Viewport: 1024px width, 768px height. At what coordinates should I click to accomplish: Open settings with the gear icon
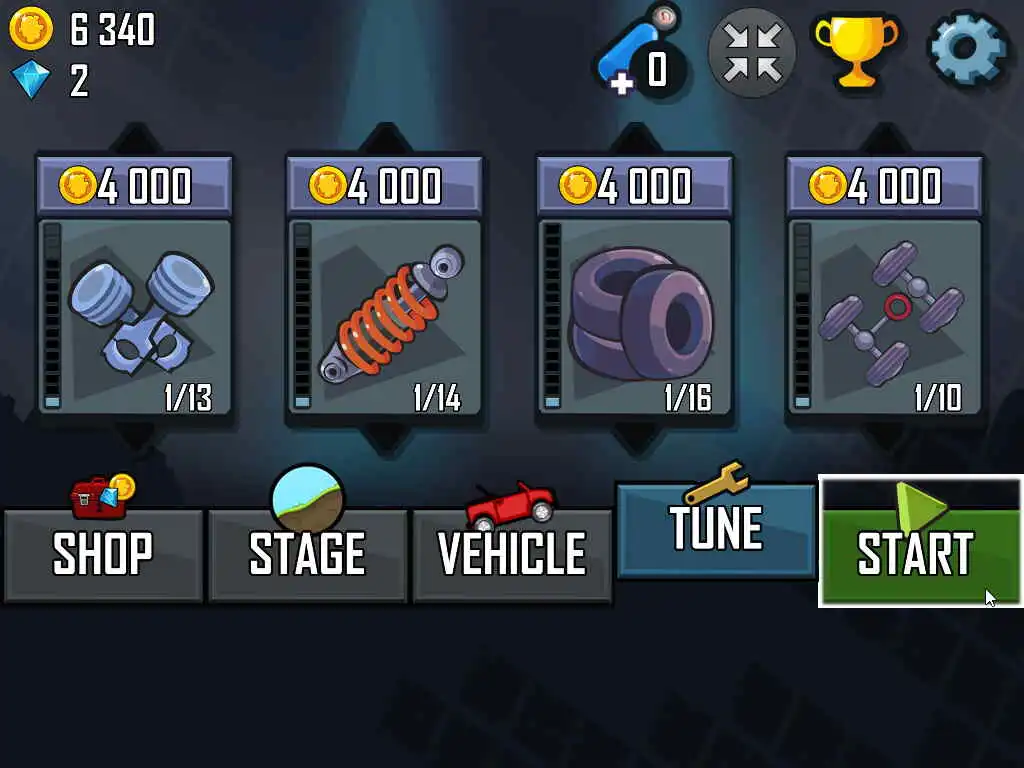tap(967, 50)
